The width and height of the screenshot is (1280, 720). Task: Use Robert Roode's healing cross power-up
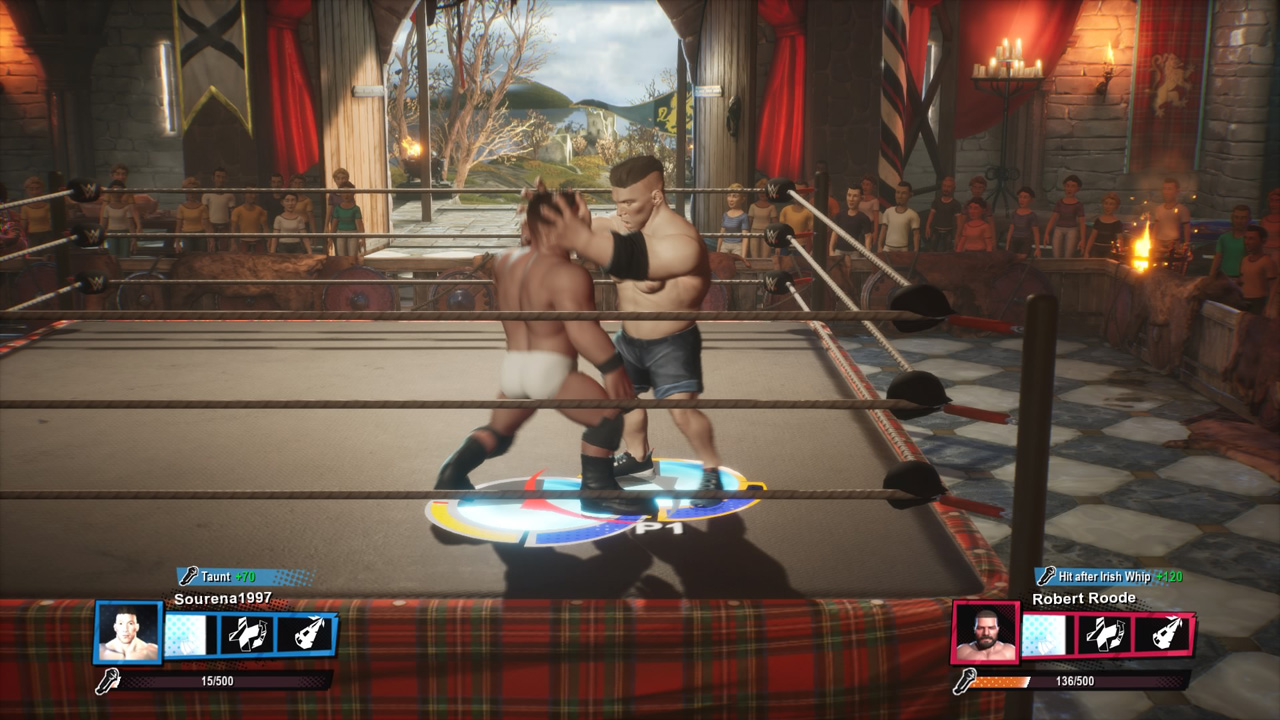(1105, 635)
